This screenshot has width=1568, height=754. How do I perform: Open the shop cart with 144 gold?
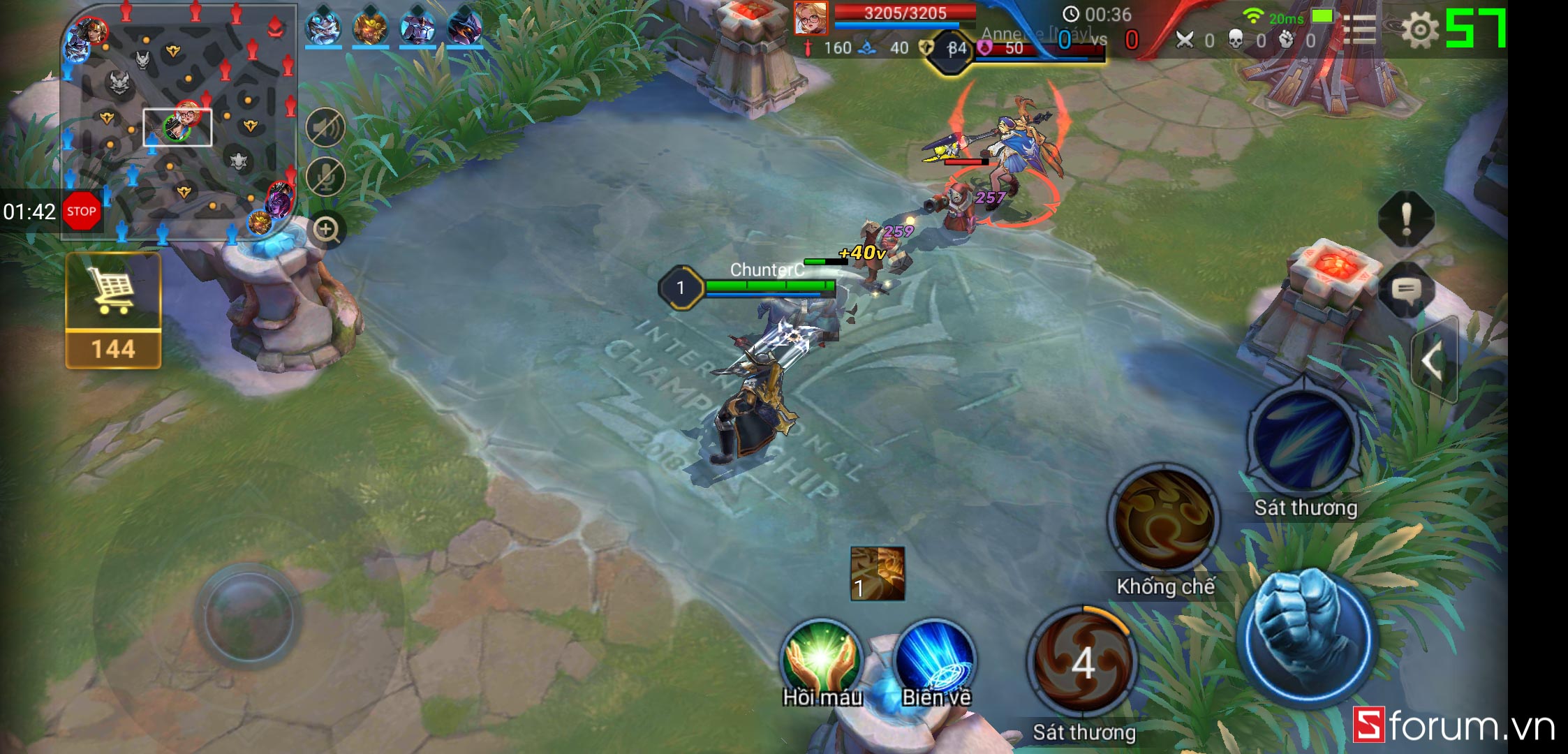pyautogui.click(x=113, y=309)
